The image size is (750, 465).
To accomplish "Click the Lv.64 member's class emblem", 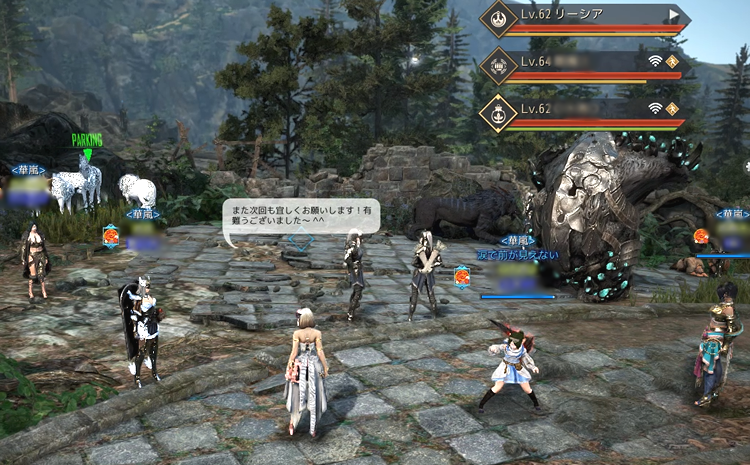I will click(497, 65).
